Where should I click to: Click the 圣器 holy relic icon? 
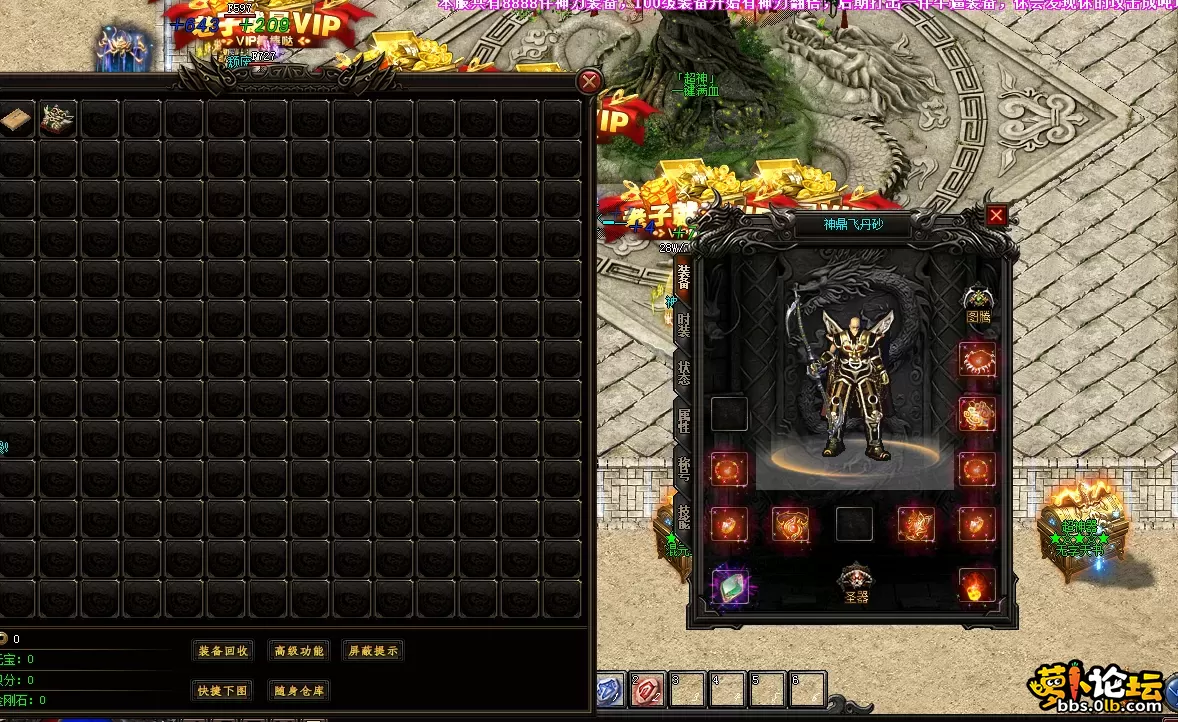(x=855, y=582)
